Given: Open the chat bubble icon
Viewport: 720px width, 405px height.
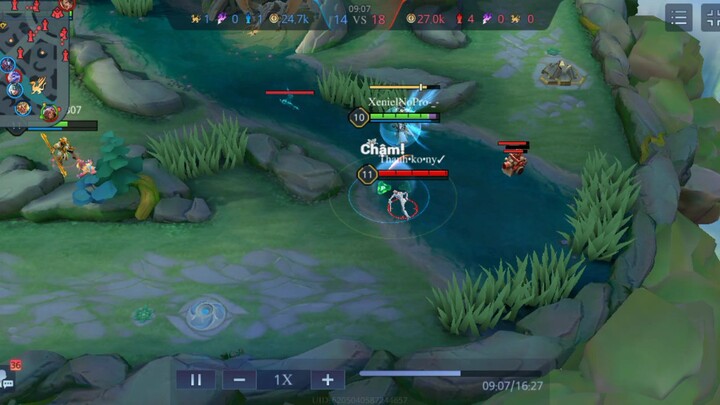Looking at the screenshot, I should [x=8, y=382].
